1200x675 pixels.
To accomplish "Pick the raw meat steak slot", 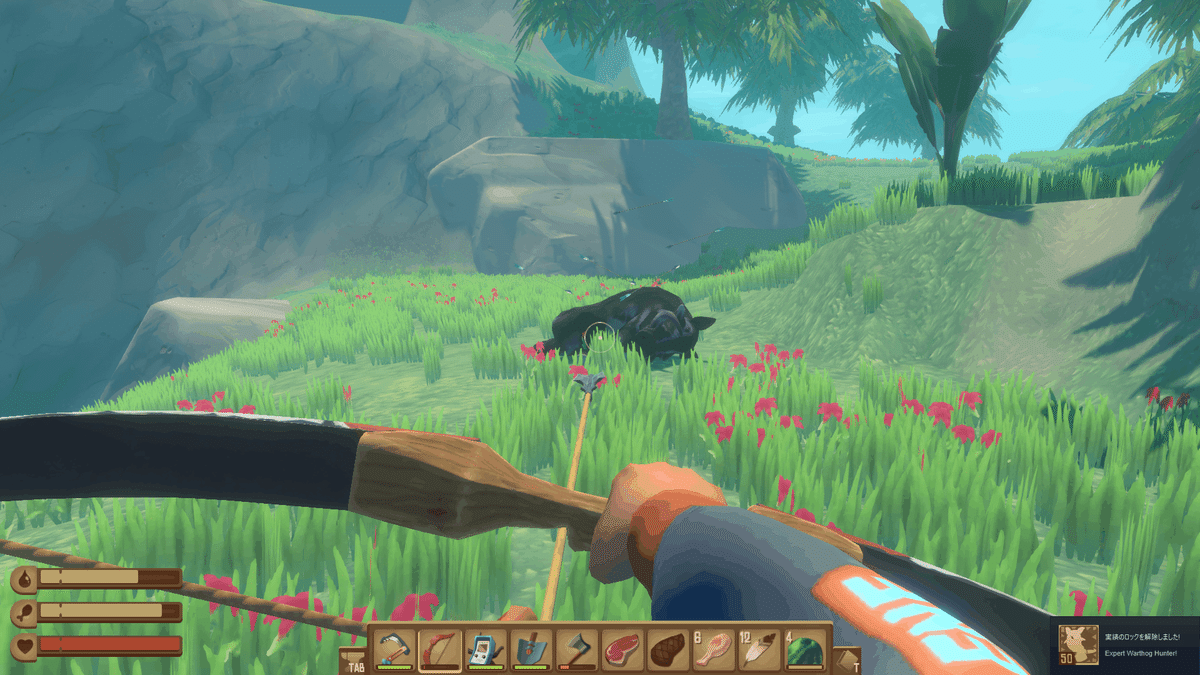I will 623,650.
